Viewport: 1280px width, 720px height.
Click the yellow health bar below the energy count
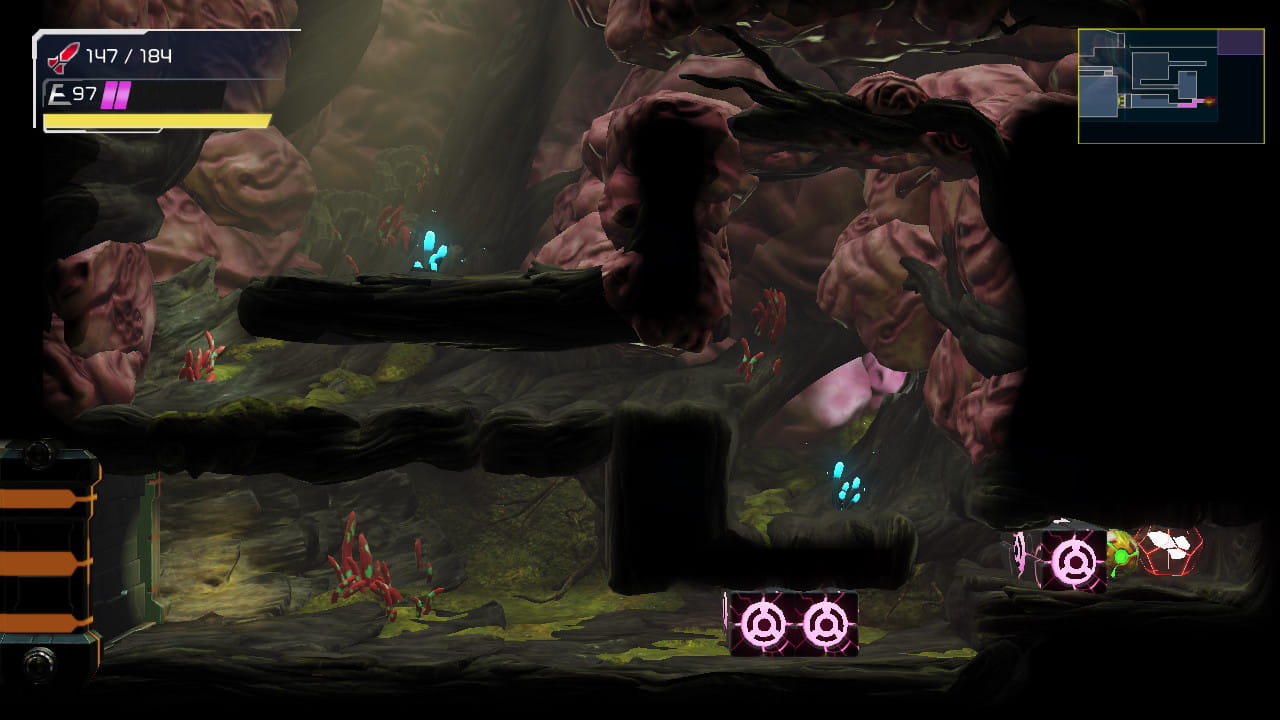point(155,120)
